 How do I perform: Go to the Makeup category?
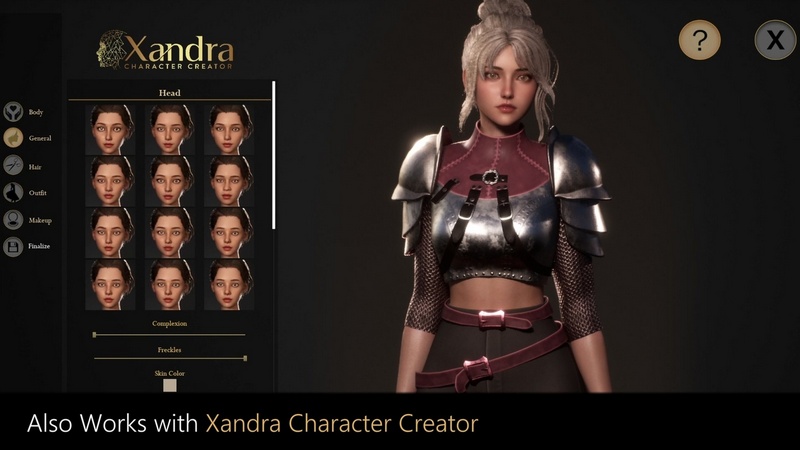point(14,219)
